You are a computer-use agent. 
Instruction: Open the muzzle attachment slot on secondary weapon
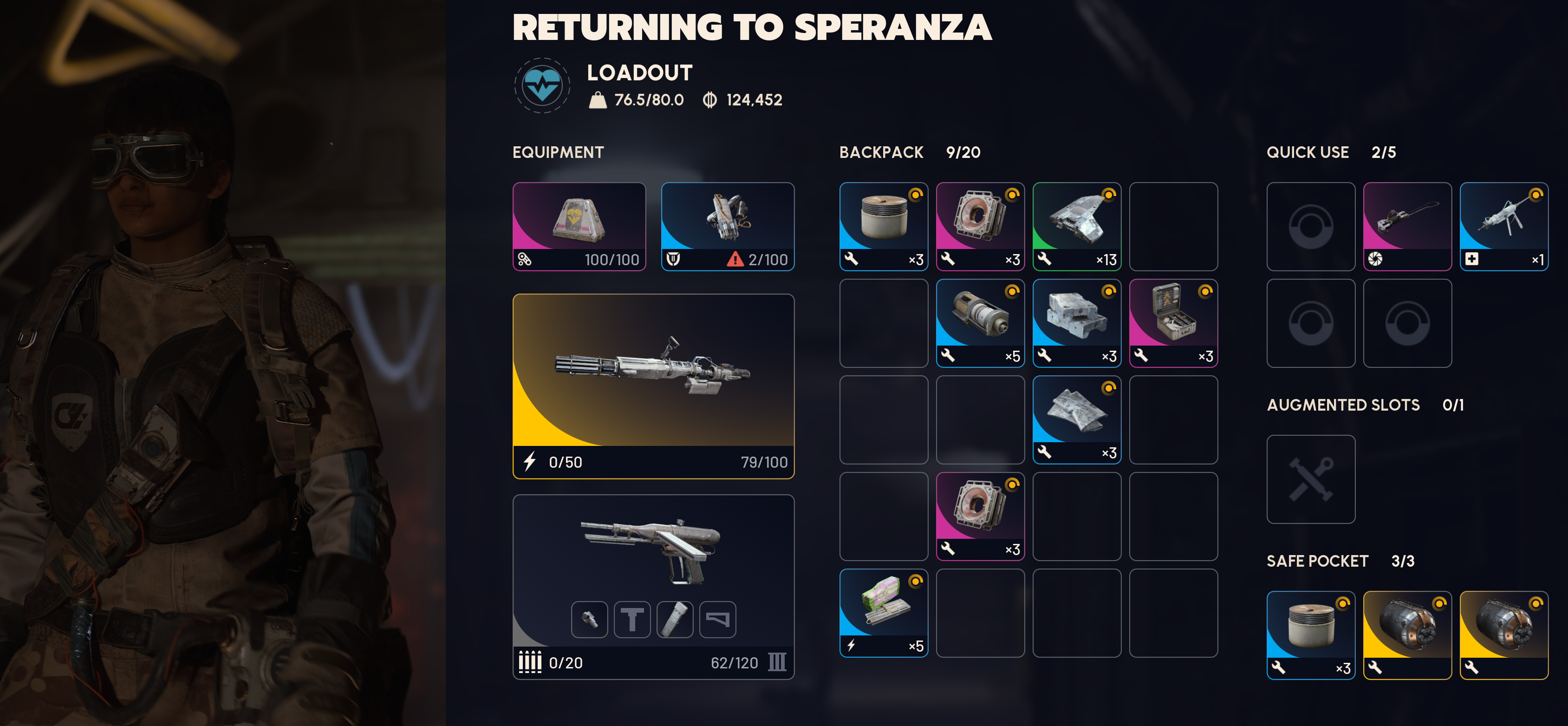(x=589, y=620)
